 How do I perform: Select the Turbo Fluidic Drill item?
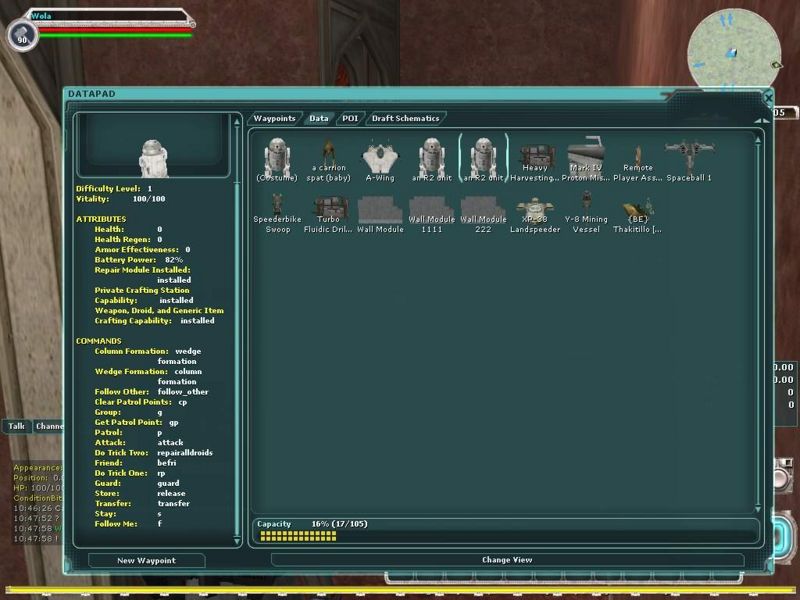point(329,213)
